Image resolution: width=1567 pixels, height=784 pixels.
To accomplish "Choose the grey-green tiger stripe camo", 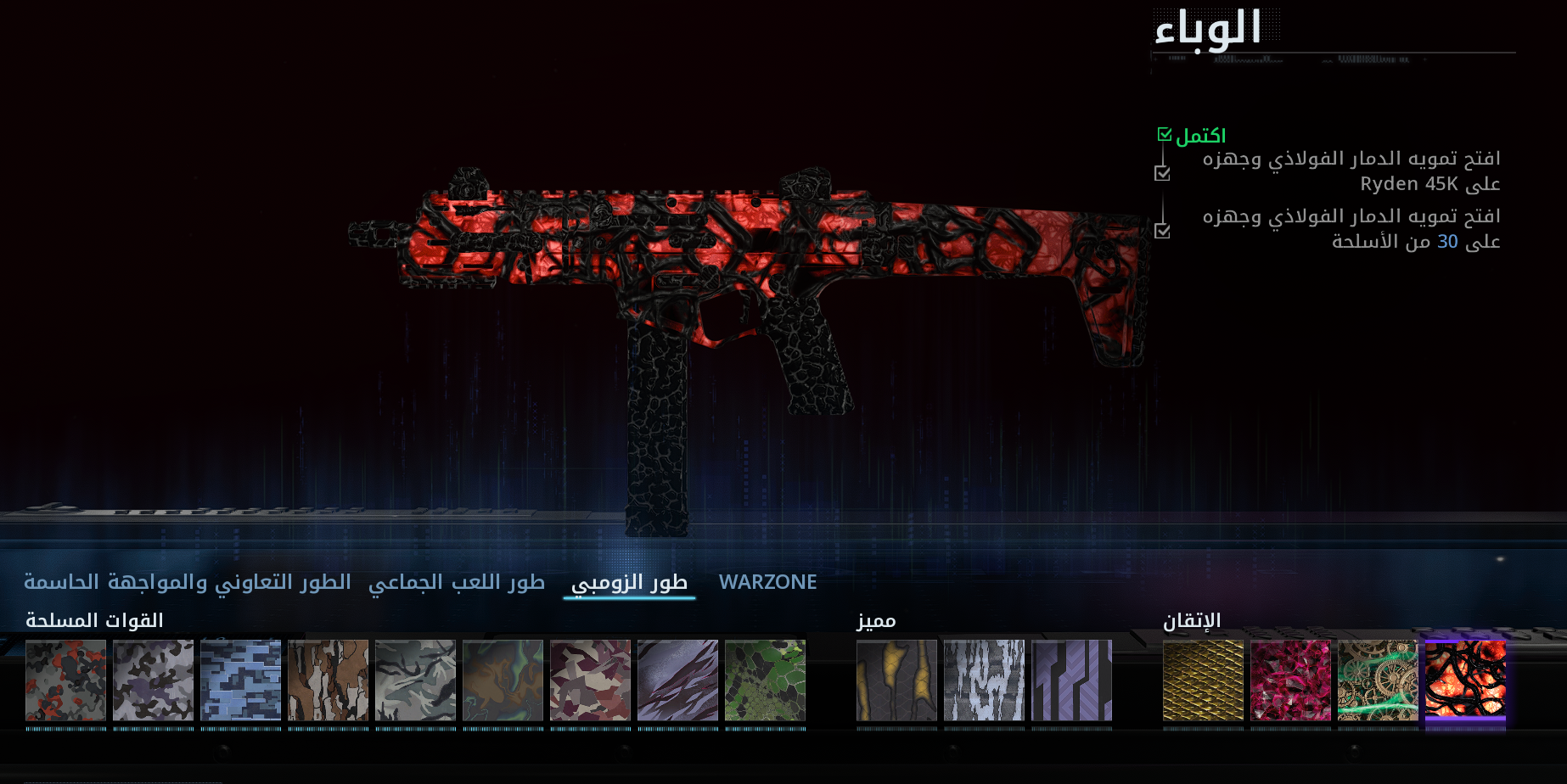I will point(416,680).
